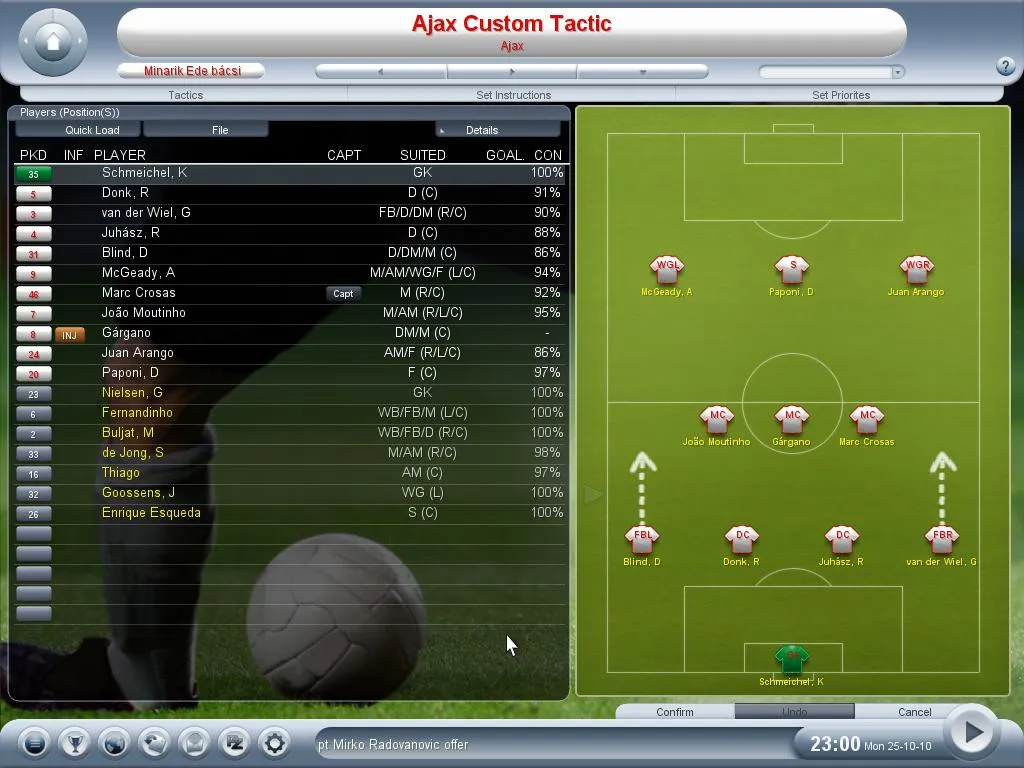Choose Gárgano's injured row in the list
1024x768 pixels.
pyautogui.click(x=126, y=333)
